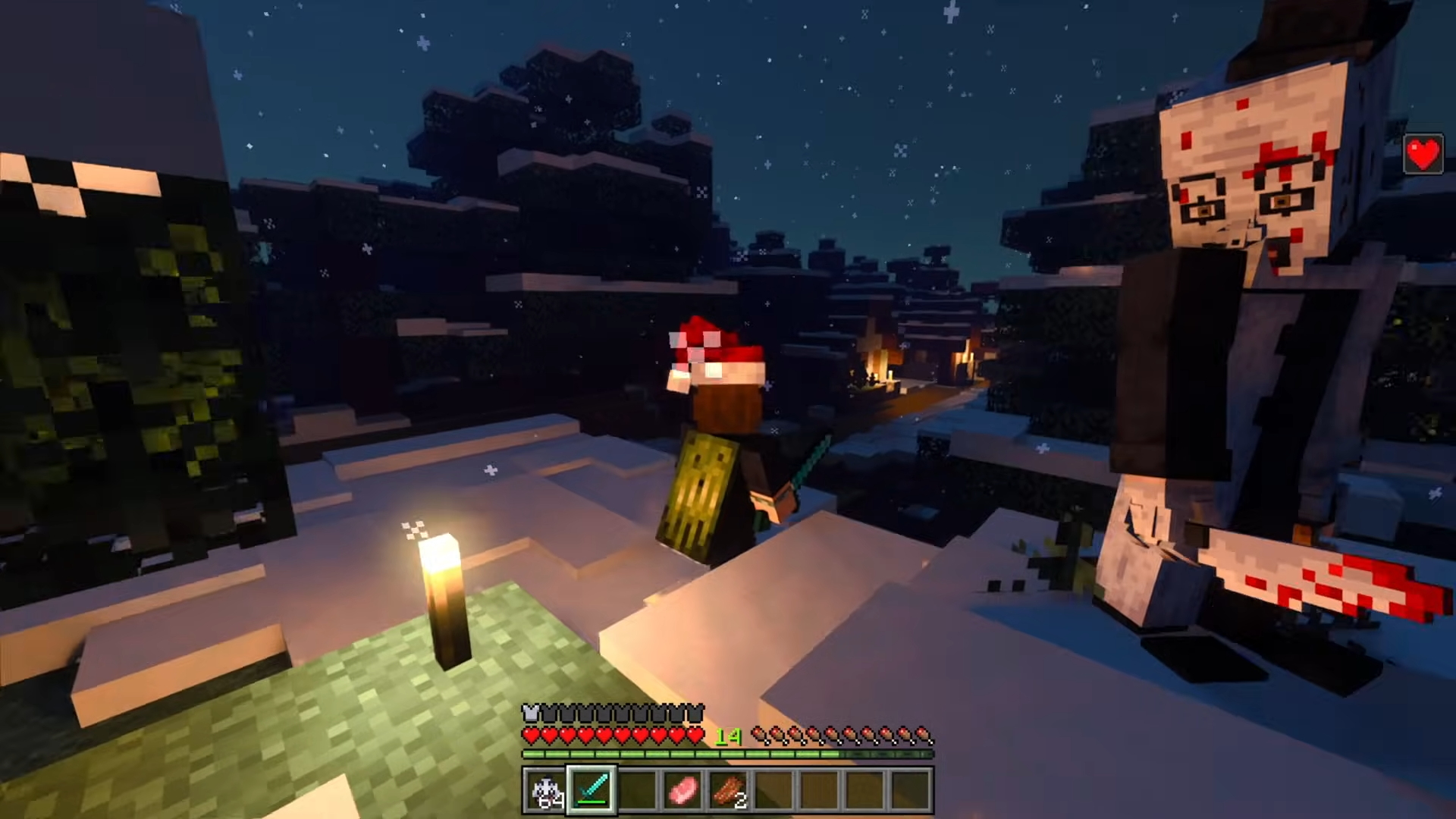Choose the raw porkchop hotbar slot

pos(682,791)
